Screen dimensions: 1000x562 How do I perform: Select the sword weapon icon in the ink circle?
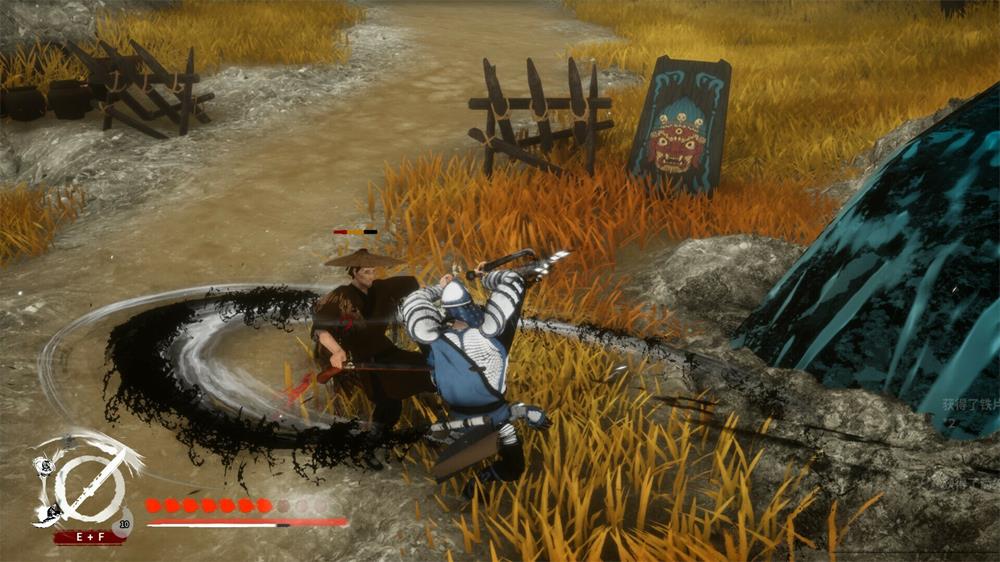[x=90, y=487]
